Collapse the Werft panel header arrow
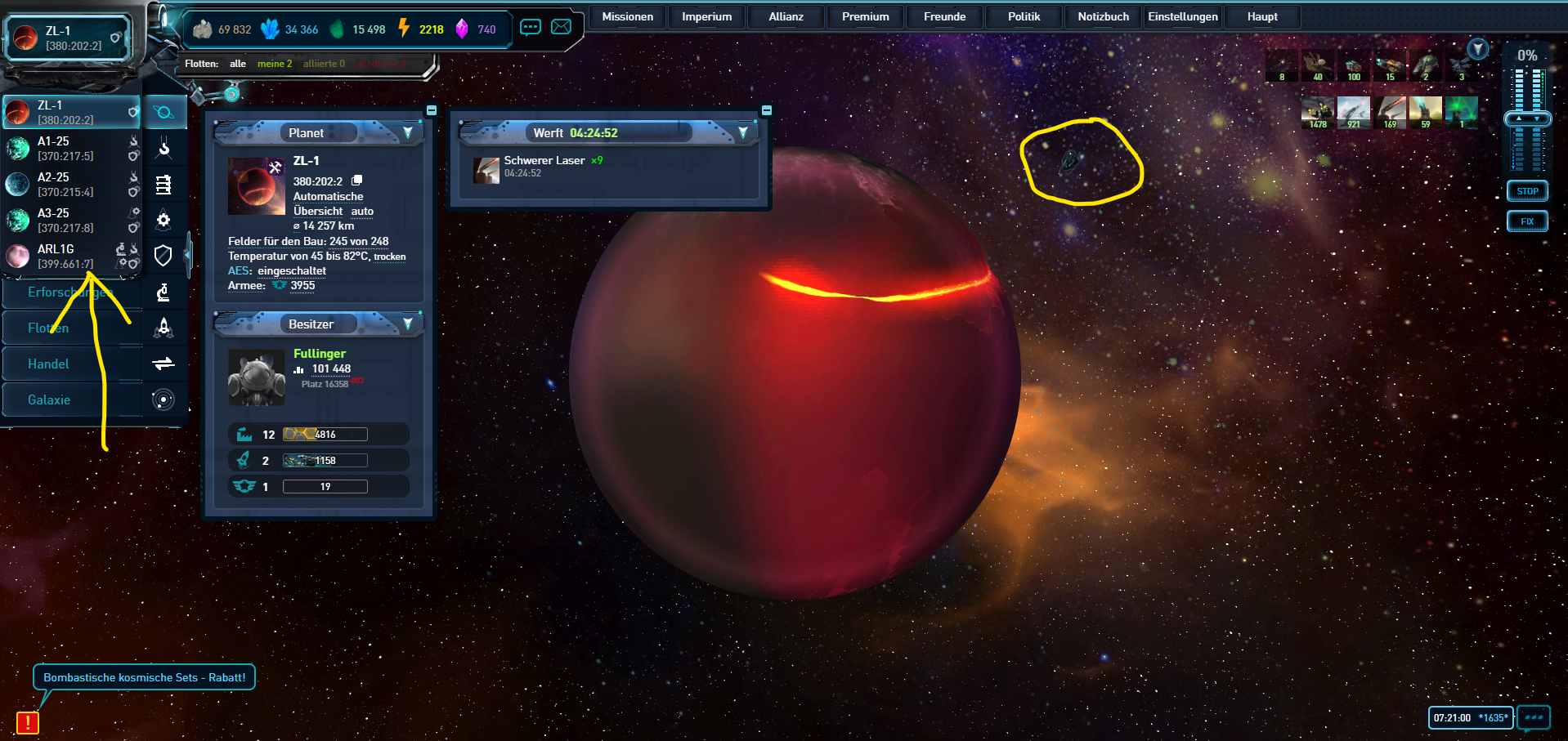Image resolution: width=1568 pixels, height=741 pixels. click(743, 132)
